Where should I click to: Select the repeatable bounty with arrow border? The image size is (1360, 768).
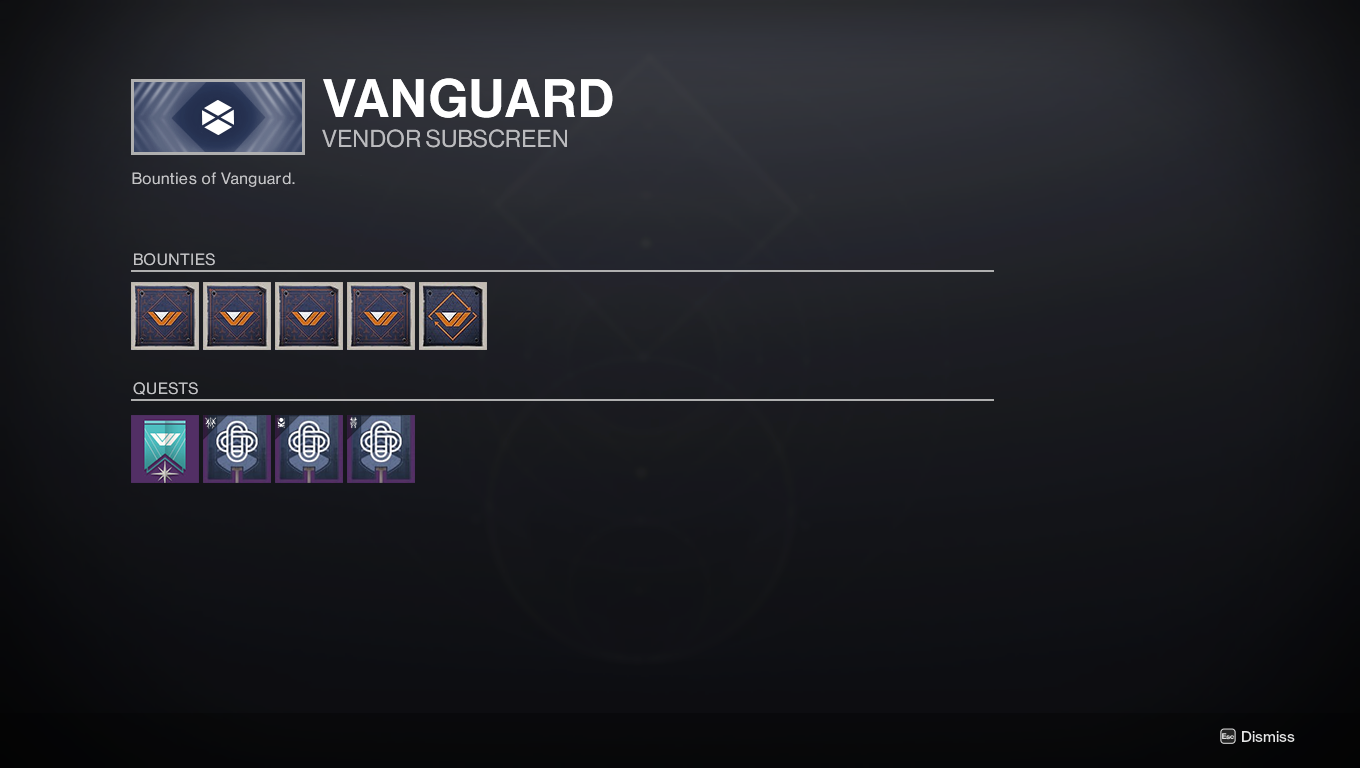click(453, 315)
